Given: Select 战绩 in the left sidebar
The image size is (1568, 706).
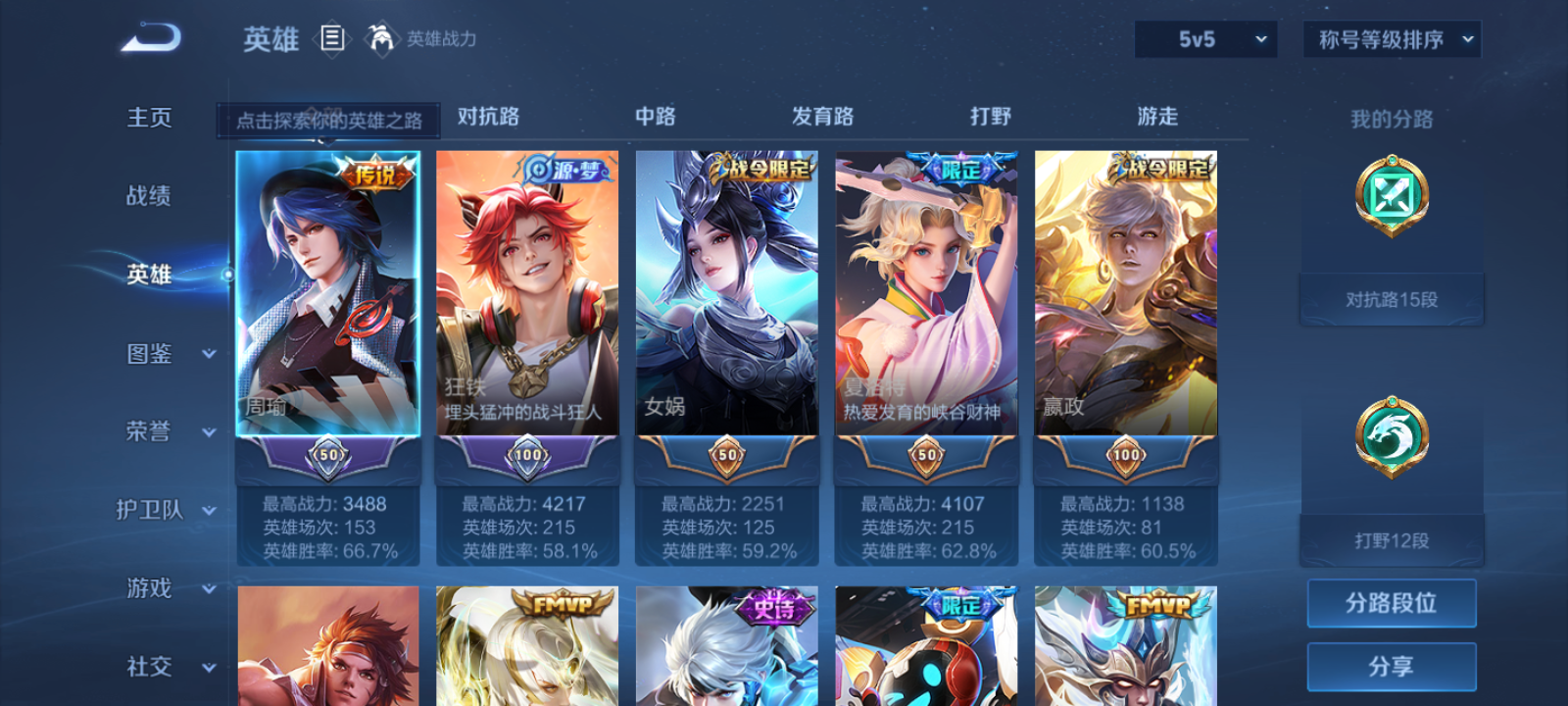Looking at the screenshot, I should (x=149, y=197).
